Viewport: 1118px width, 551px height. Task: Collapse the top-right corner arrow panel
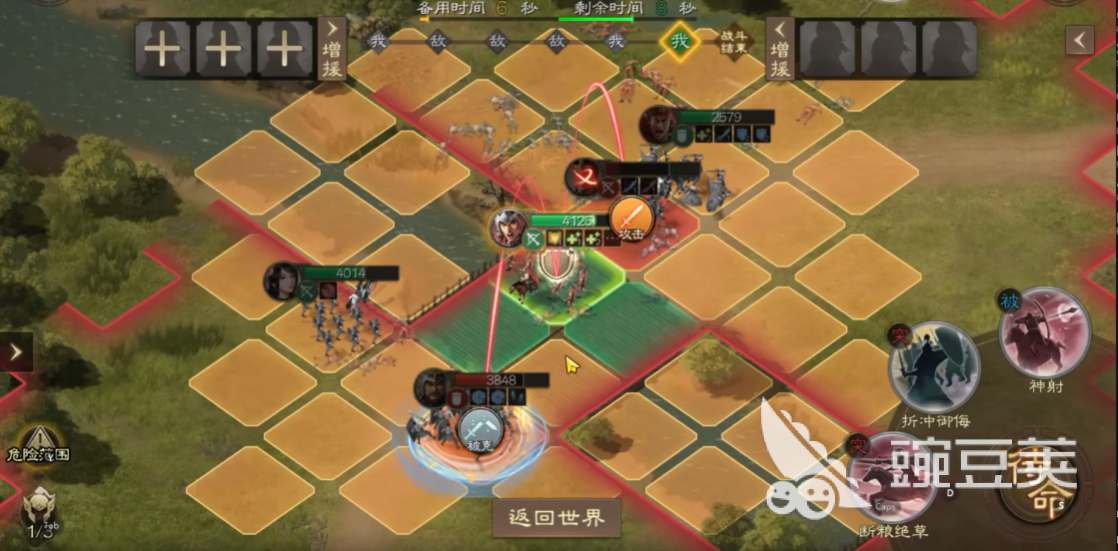pyautogui.click(x=1079, y=40)
